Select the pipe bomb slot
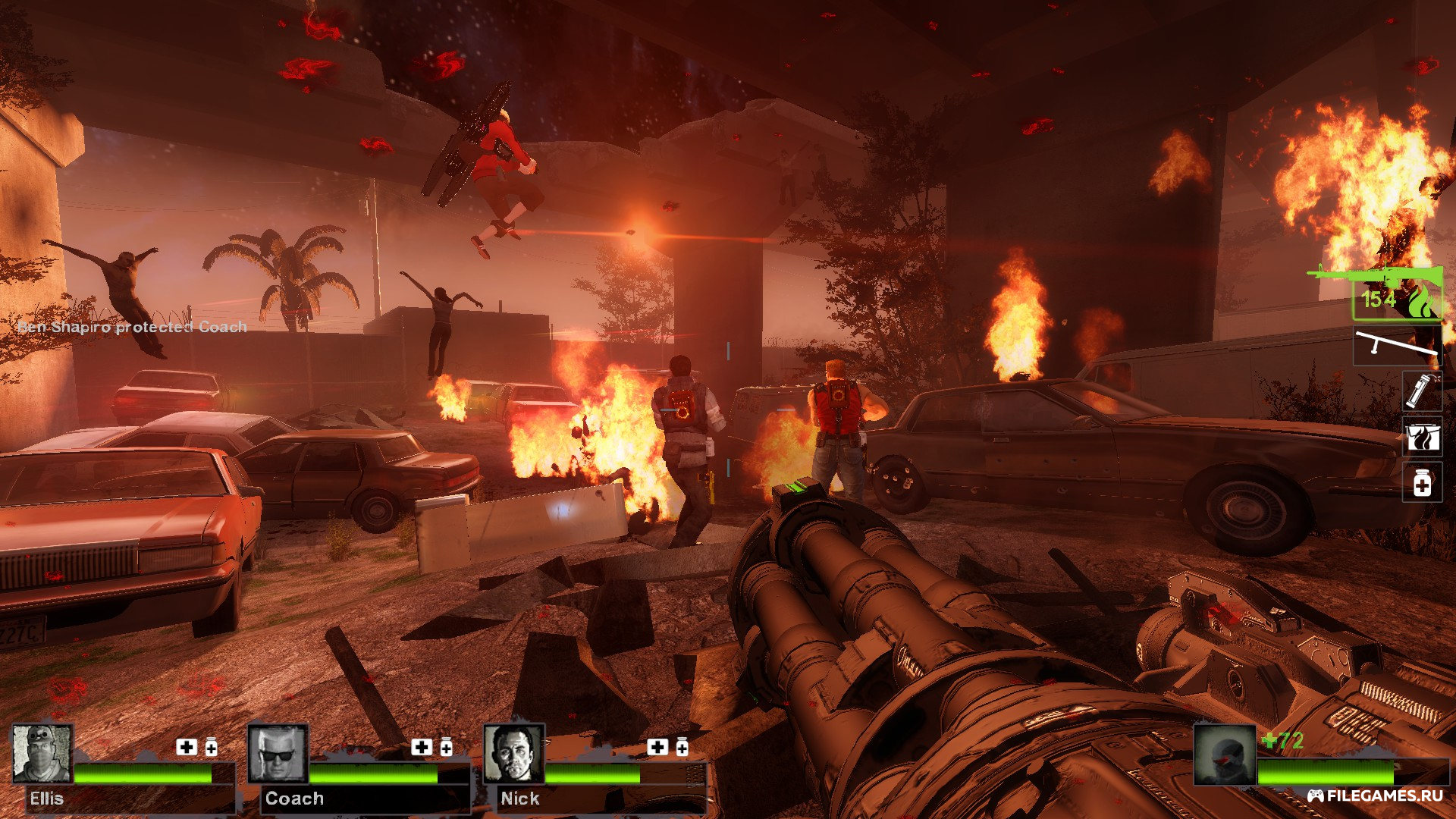1456x819 pixels. coord(1421,391)
